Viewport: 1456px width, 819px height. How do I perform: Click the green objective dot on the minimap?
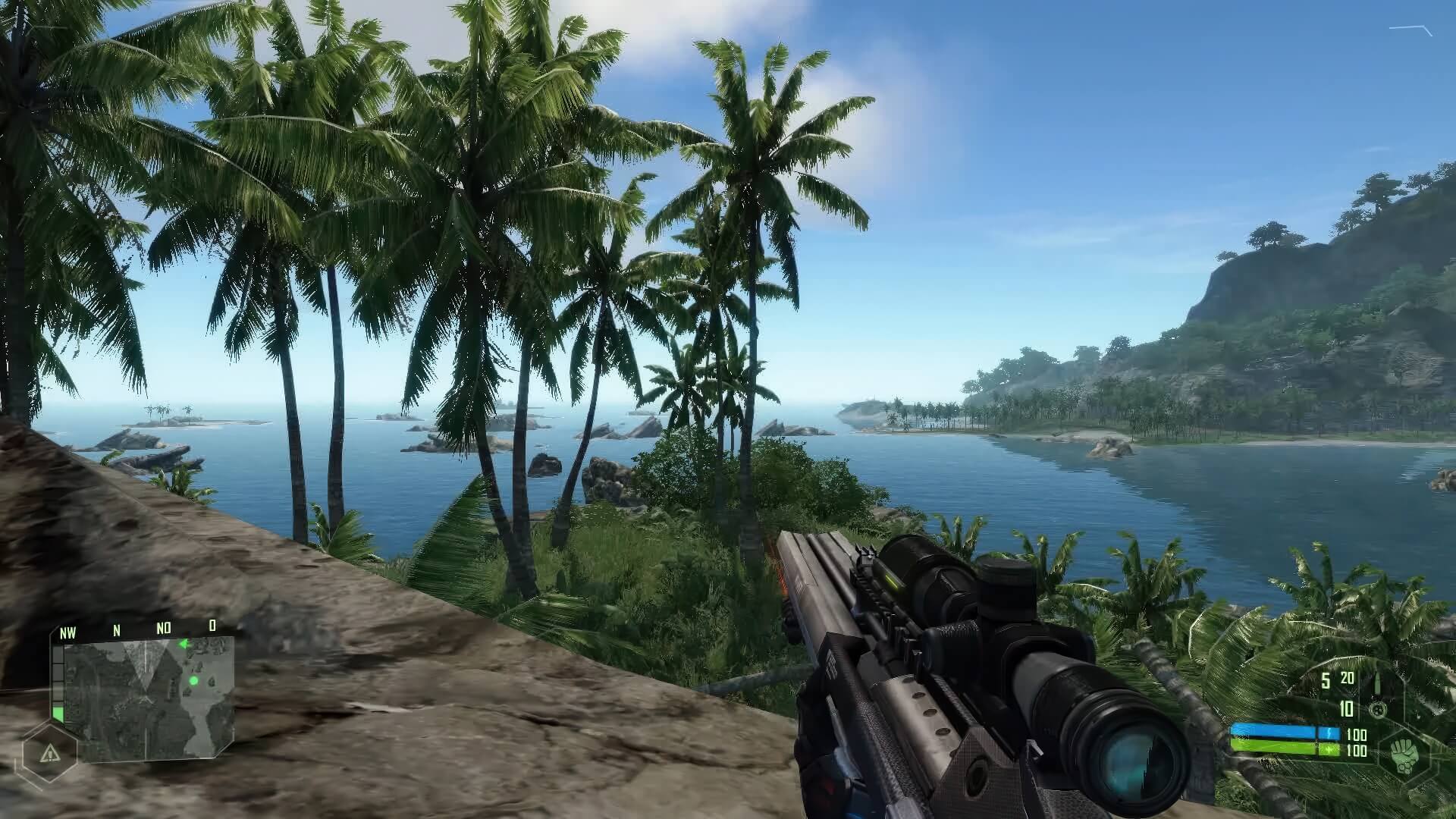193,680
